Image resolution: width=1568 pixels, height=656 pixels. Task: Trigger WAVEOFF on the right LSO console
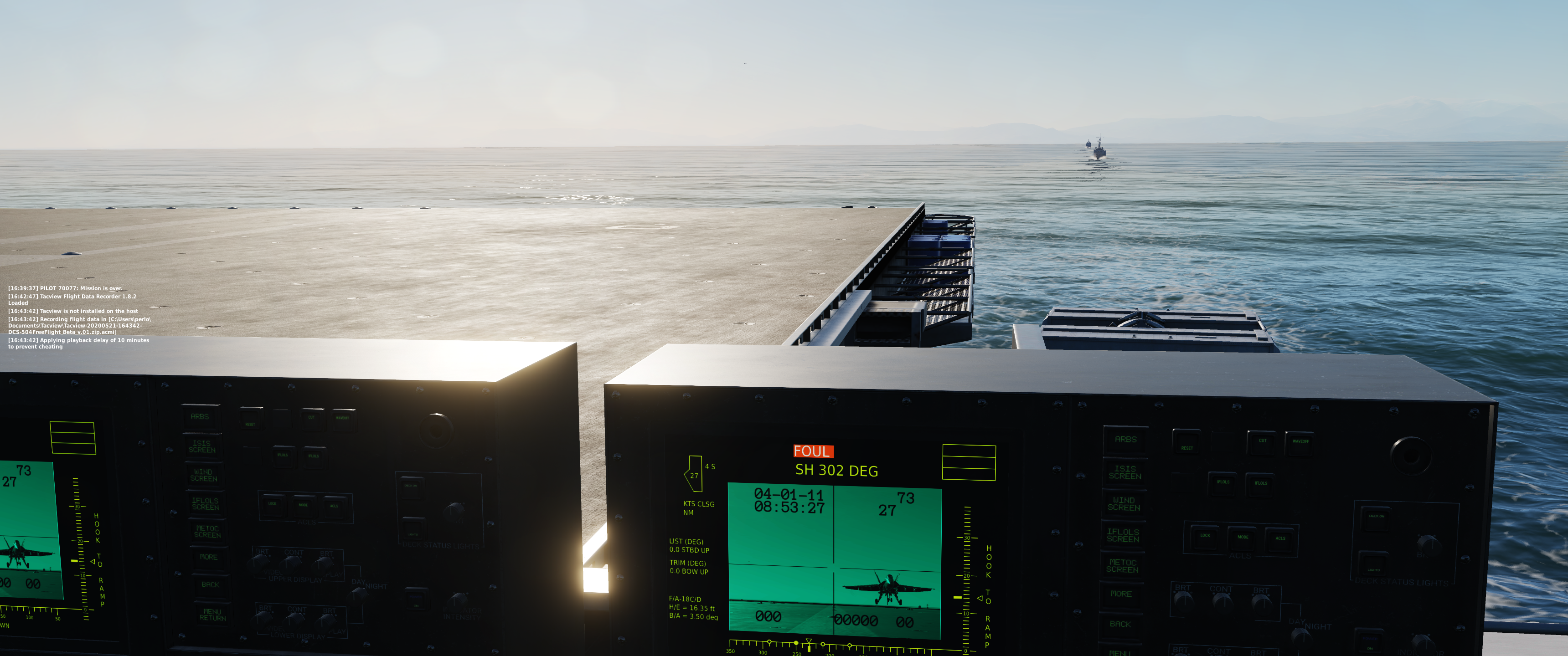[1300, 442]
